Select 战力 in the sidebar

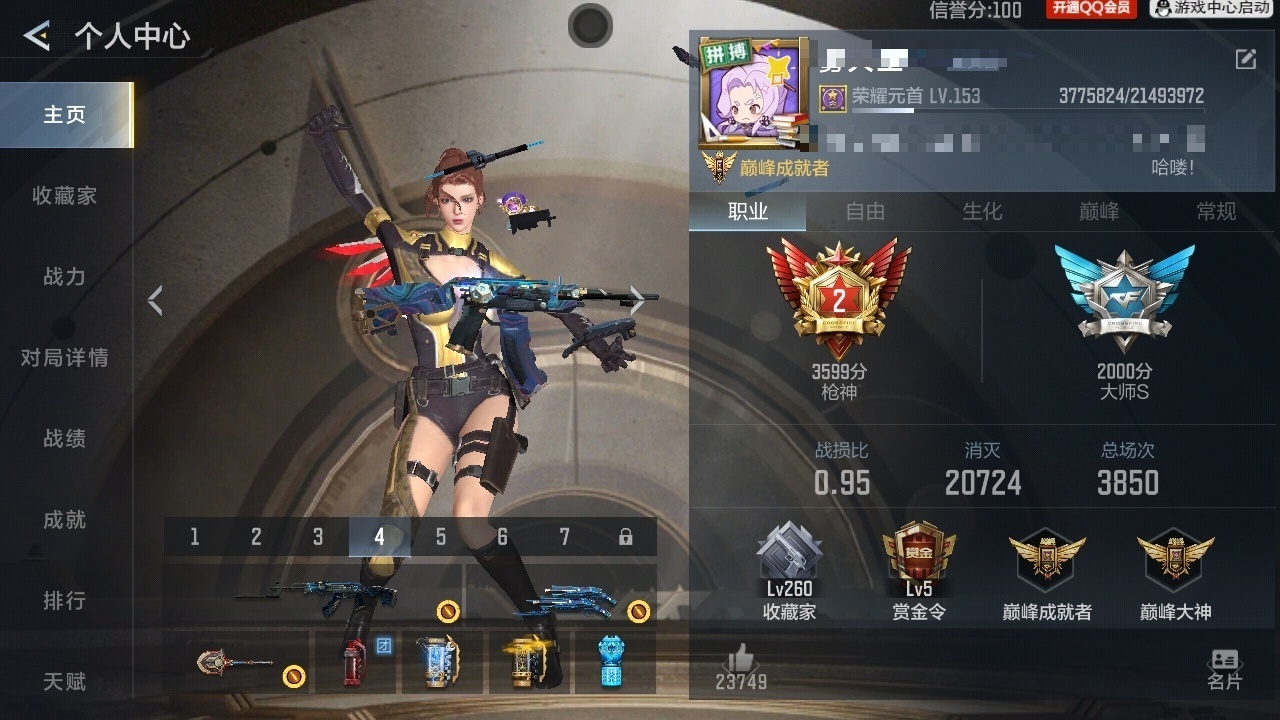(x=65, y=277)
